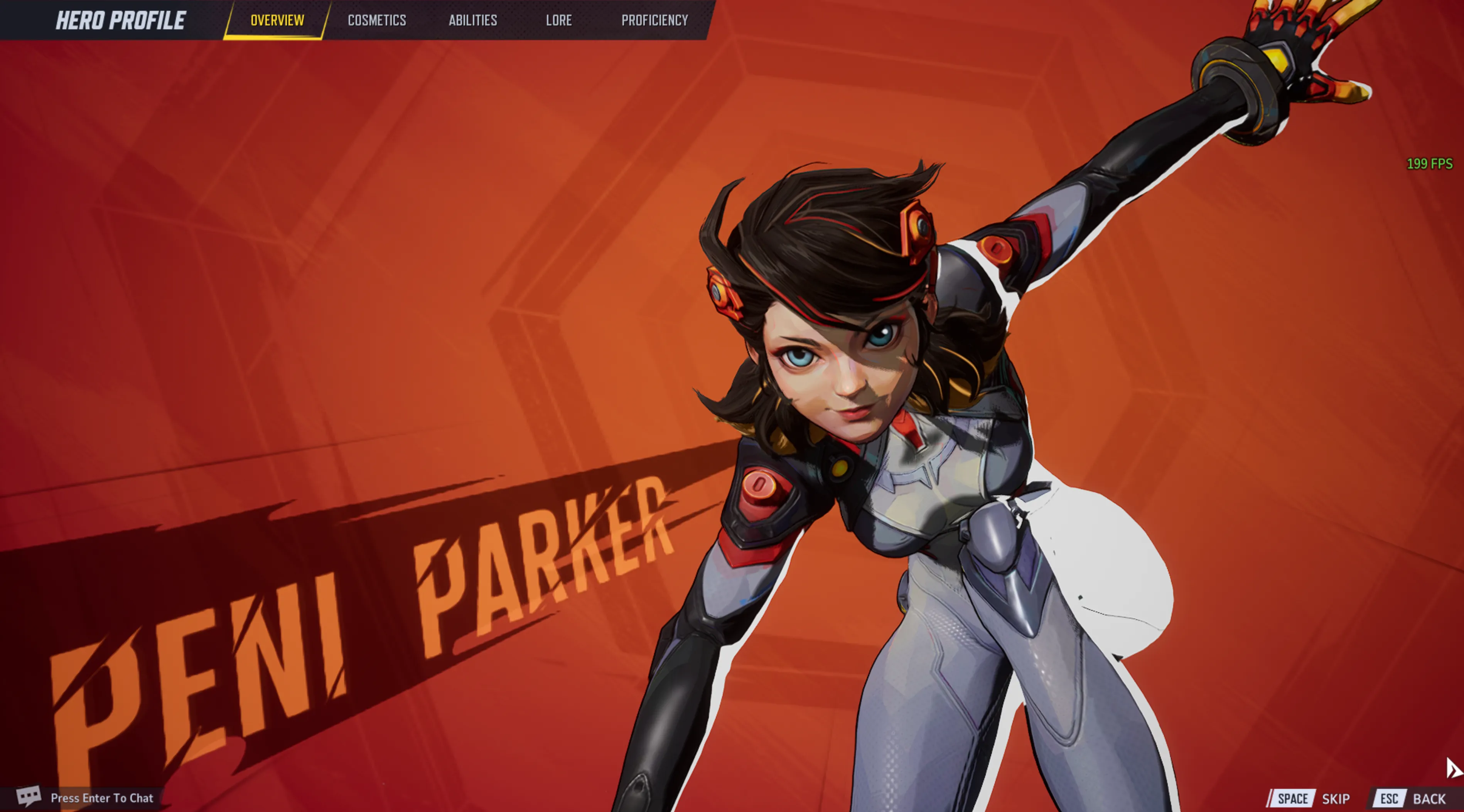View the Proficiency tab

(x=654, y=20)
